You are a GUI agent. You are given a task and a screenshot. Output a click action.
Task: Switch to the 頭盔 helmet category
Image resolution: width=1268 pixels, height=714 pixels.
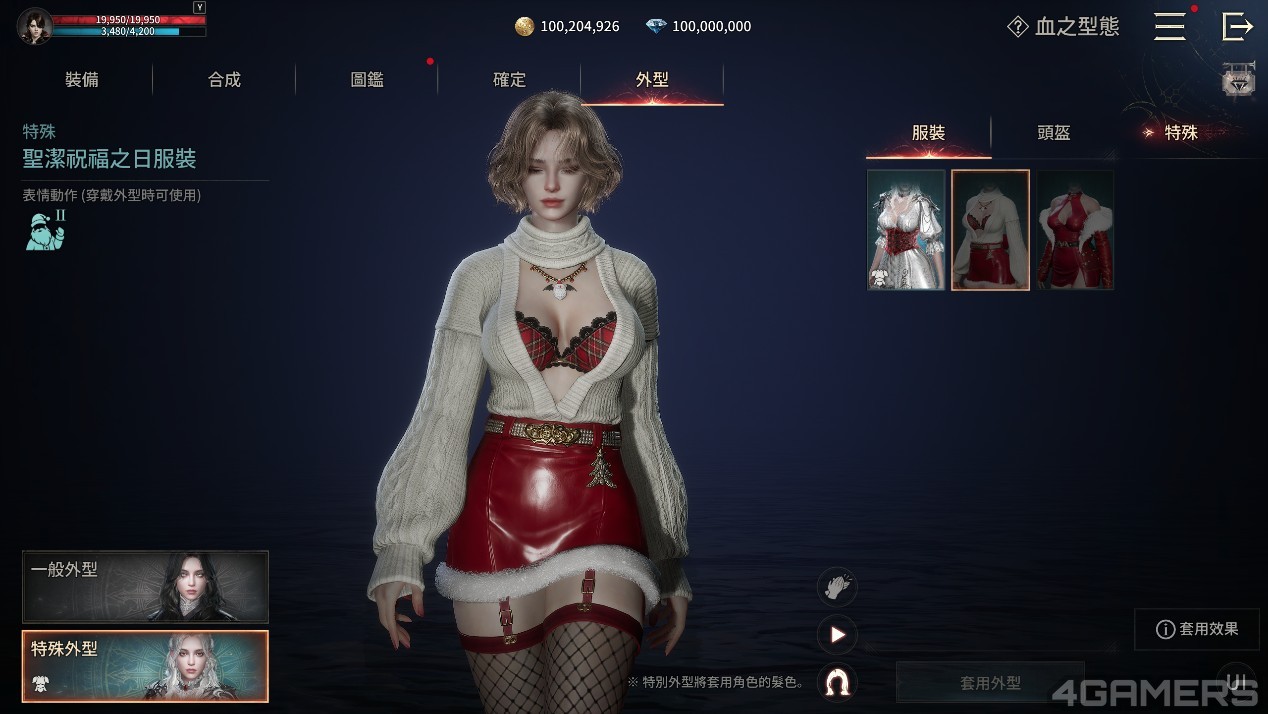[x=1054, y=133]
